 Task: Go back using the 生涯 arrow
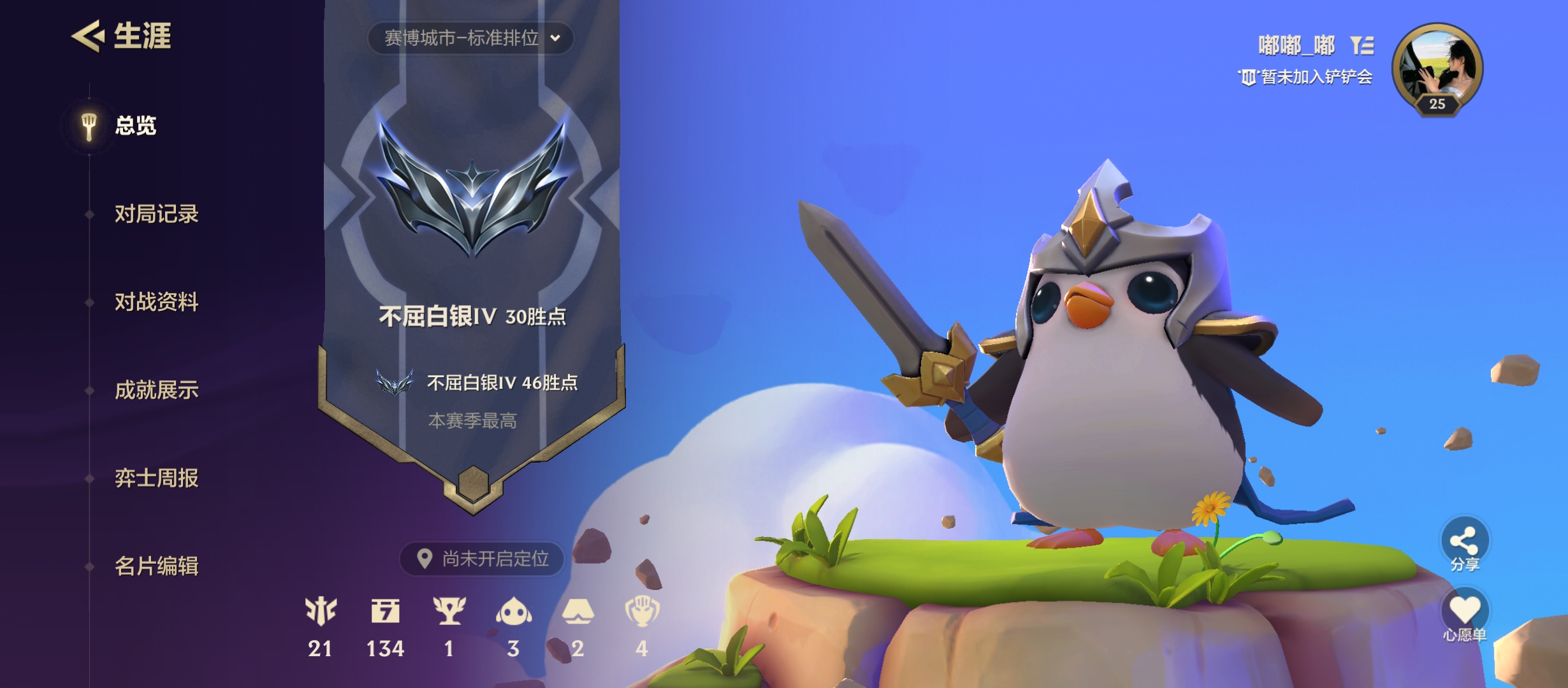point(88,36)
